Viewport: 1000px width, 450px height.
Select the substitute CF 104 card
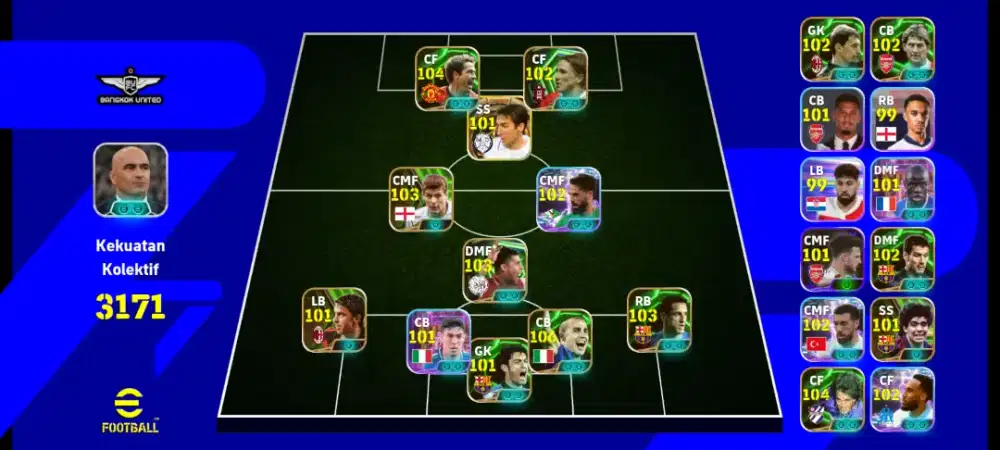pos(832,399)
